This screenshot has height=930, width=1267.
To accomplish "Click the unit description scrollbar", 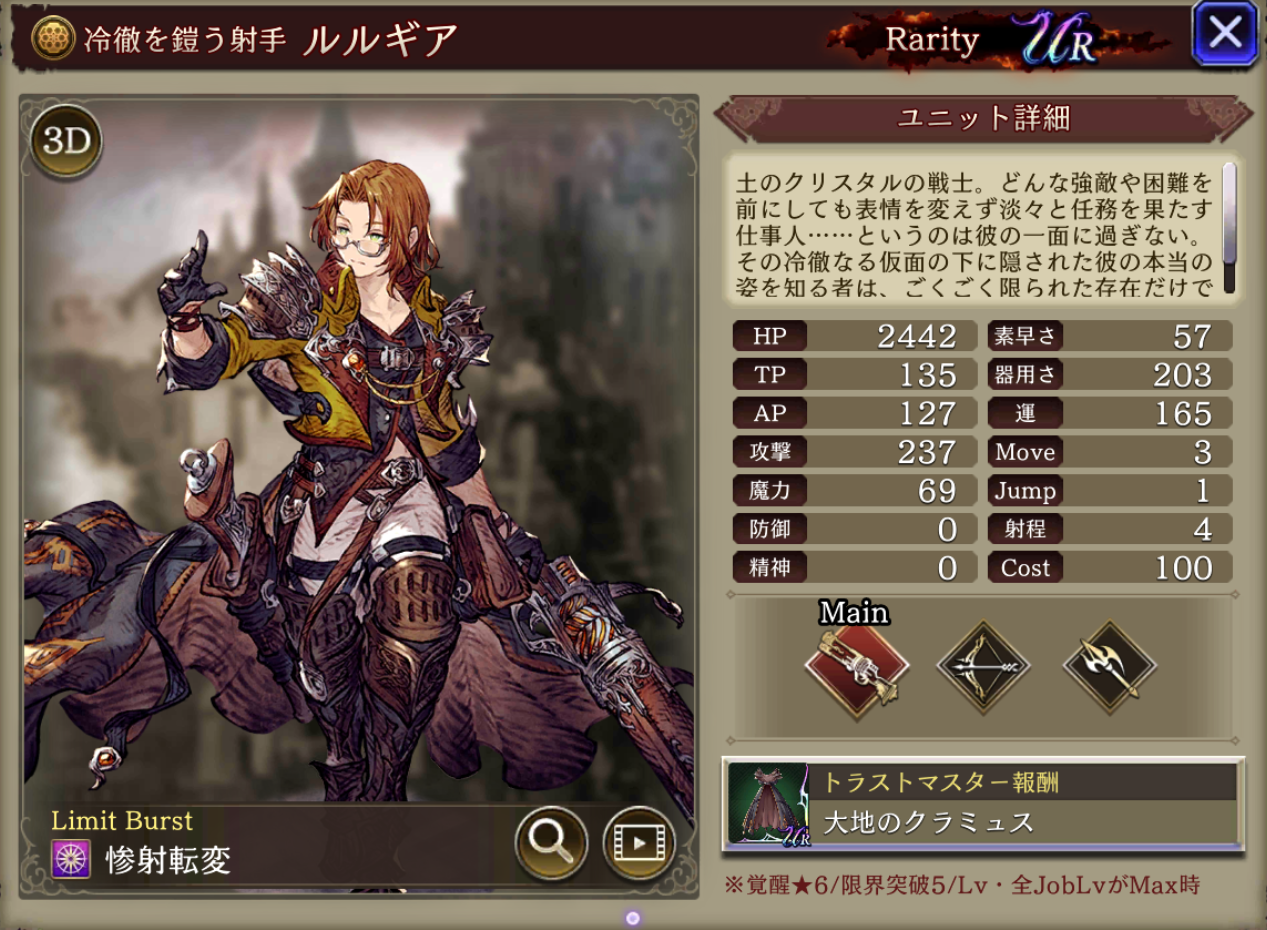I will coord(1229,226).
